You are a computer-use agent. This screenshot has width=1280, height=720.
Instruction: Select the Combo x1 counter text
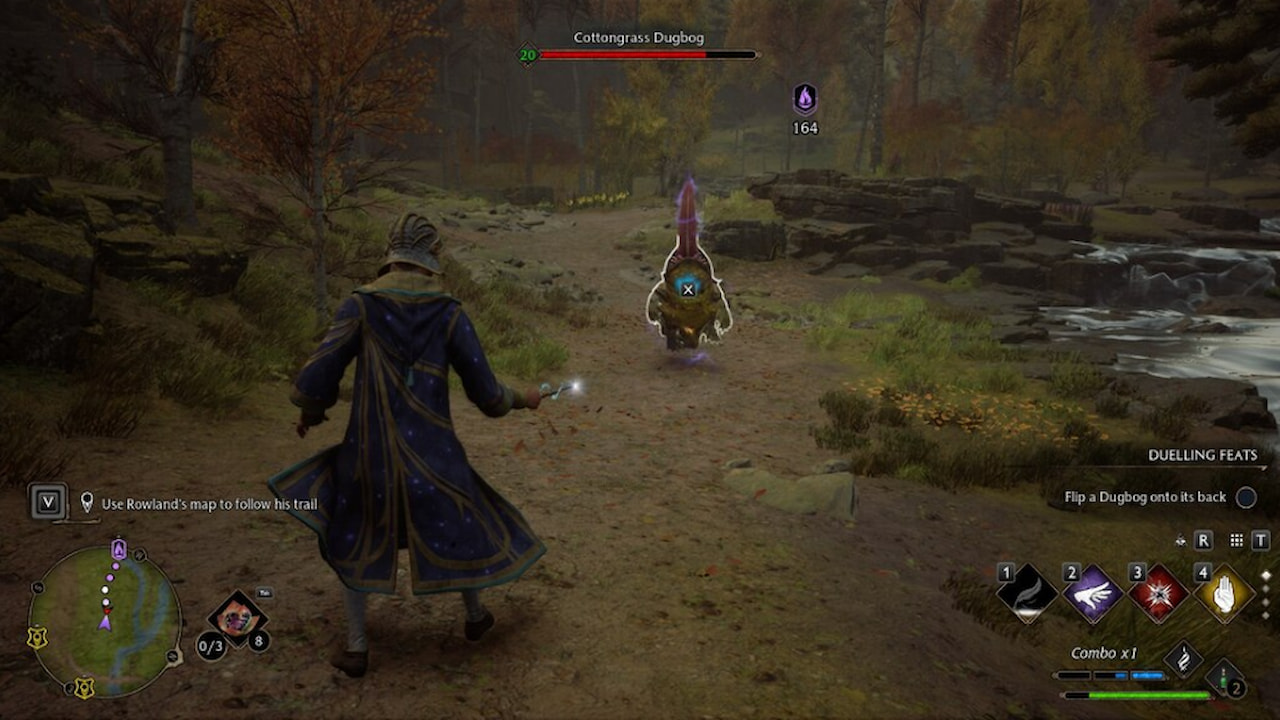pyautogui.click(x=1104, y=652)
